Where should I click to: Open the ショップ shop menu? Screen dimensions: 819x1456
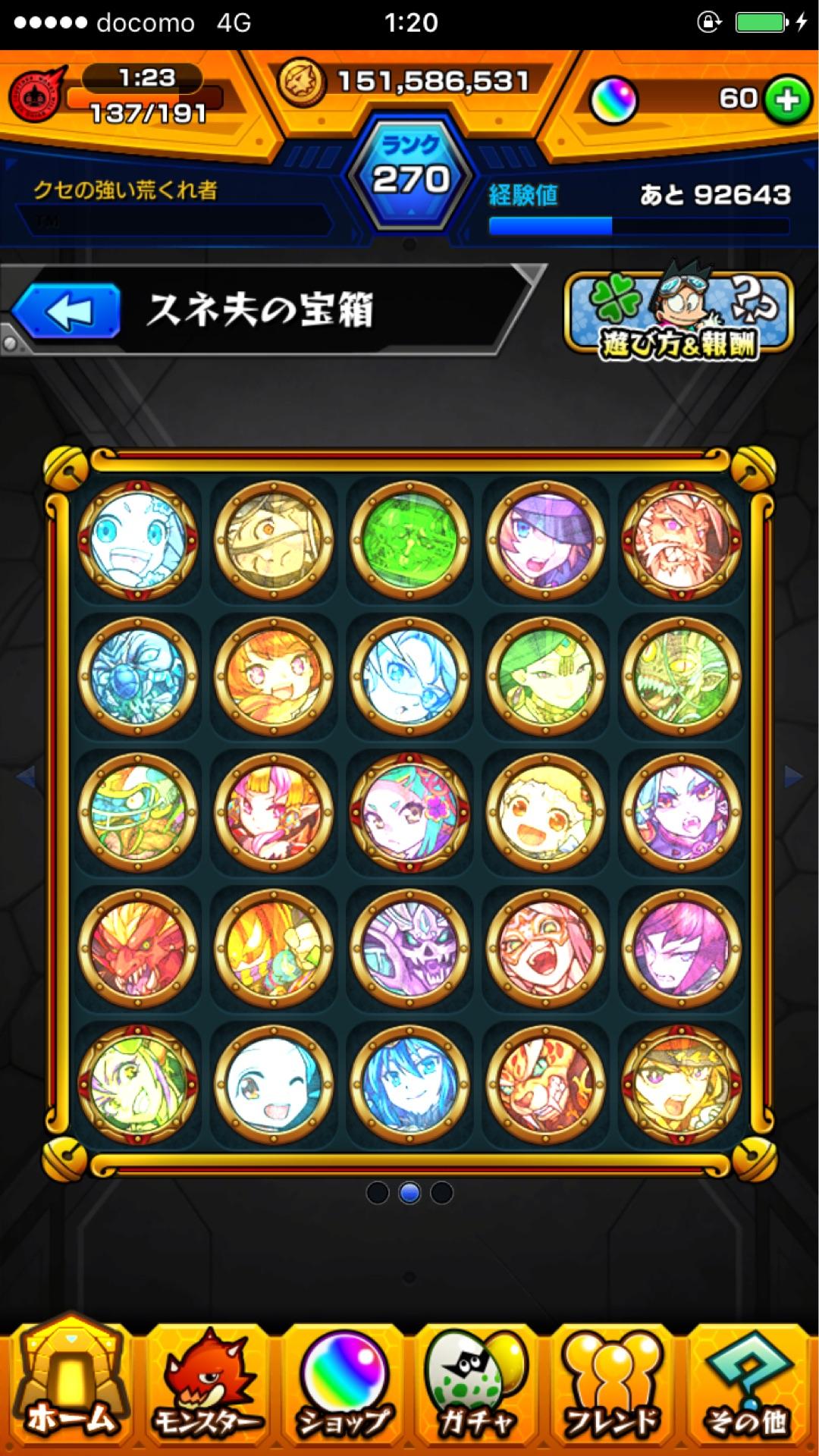(x=343, y=1389)
